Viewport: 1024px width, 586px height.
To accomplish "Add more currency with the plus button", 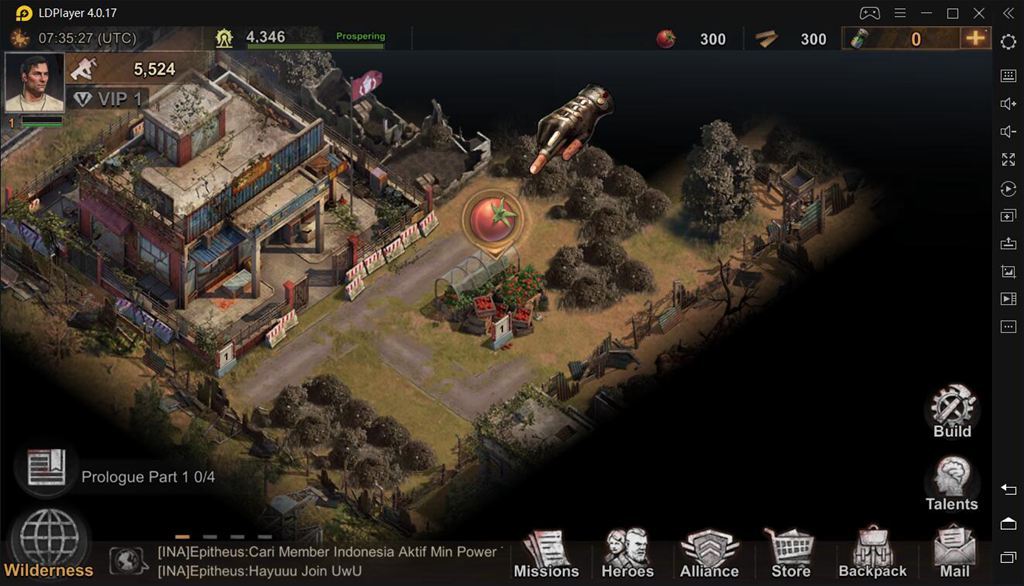I will (975, 38).
